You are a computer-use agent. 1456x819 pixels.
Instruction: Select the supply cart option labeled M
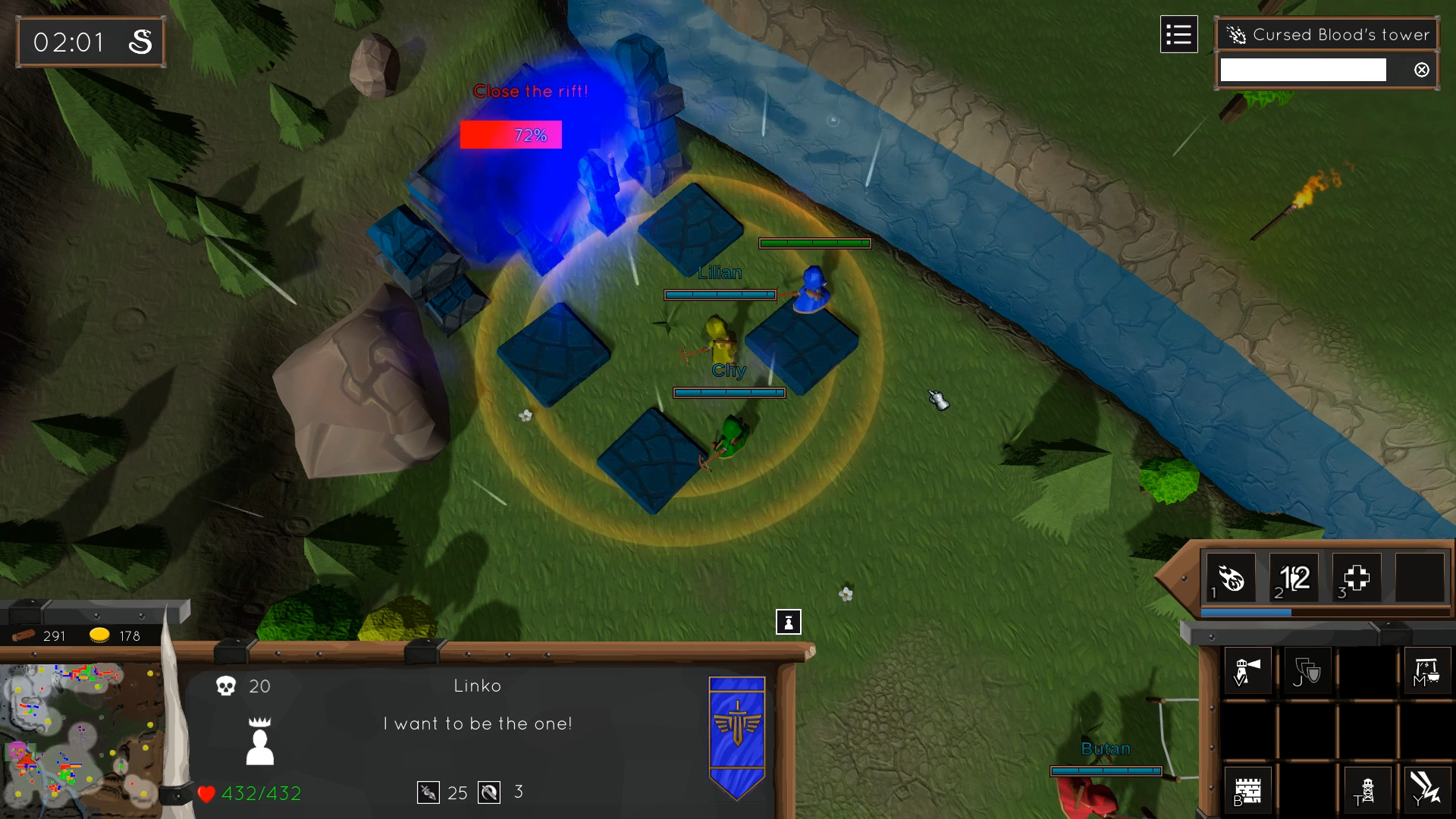click(1429, 670)
